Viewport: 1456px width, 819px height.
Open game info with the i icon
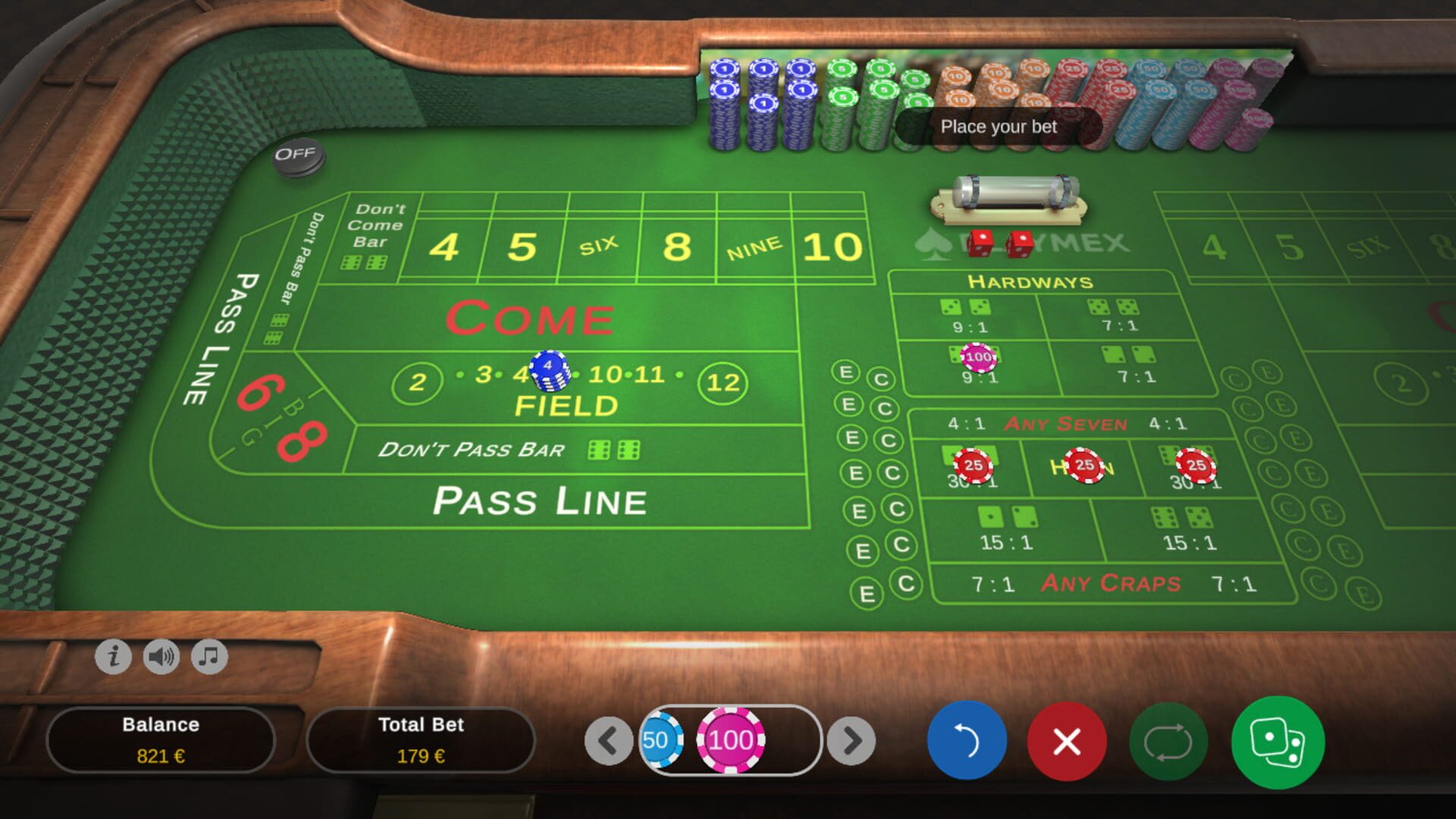coord(112,658)
